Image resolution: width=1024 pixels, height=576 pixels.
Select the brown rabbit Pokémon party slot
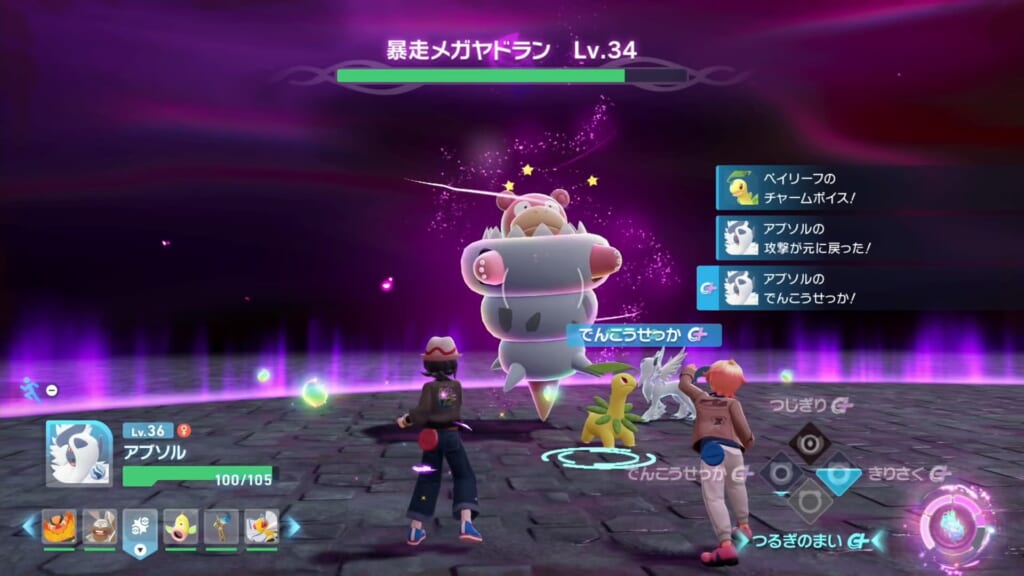(x=100, y=526)
